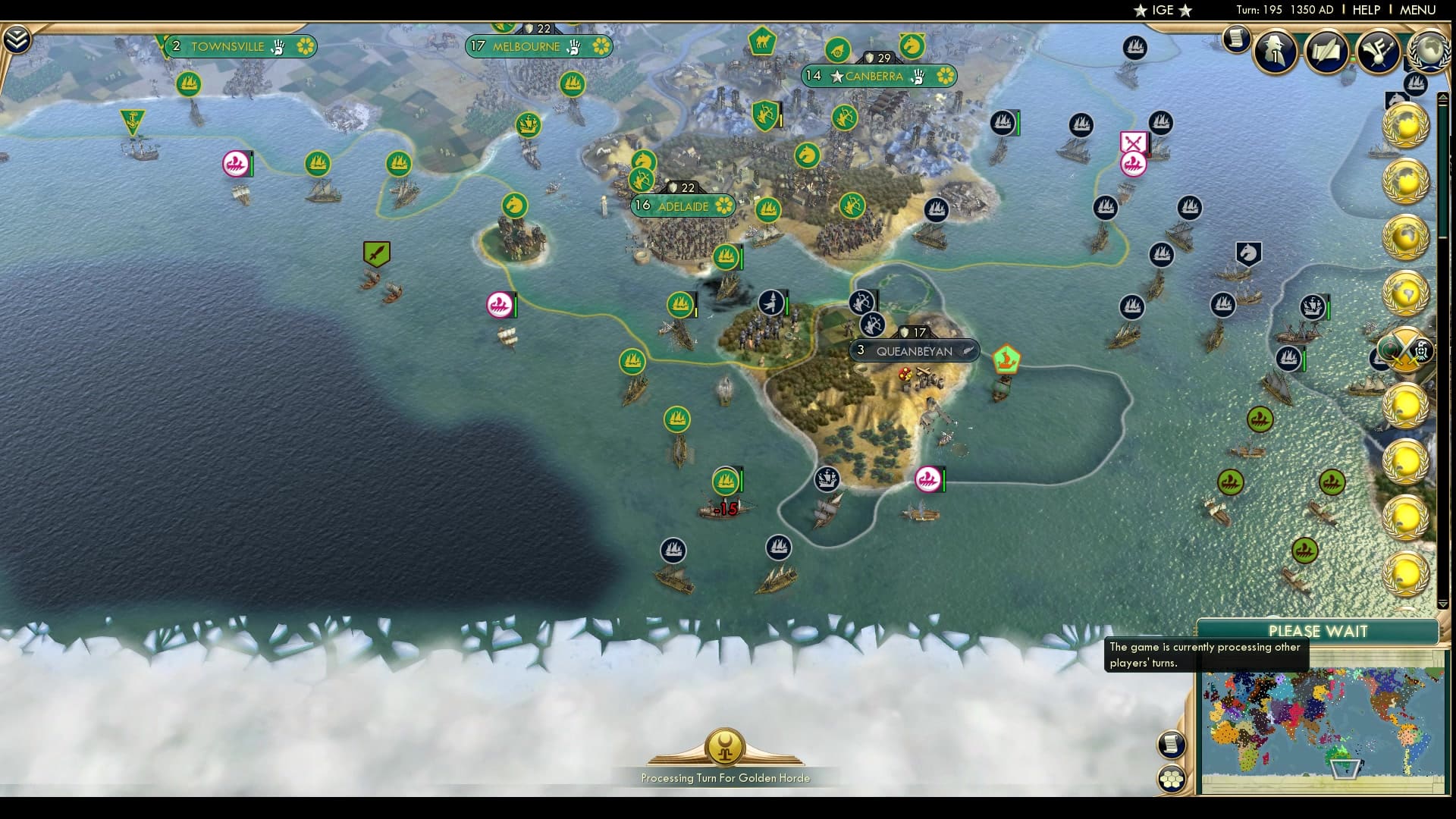
Task: Open the notification scroll icon top right
Action: coord(1236,40)
